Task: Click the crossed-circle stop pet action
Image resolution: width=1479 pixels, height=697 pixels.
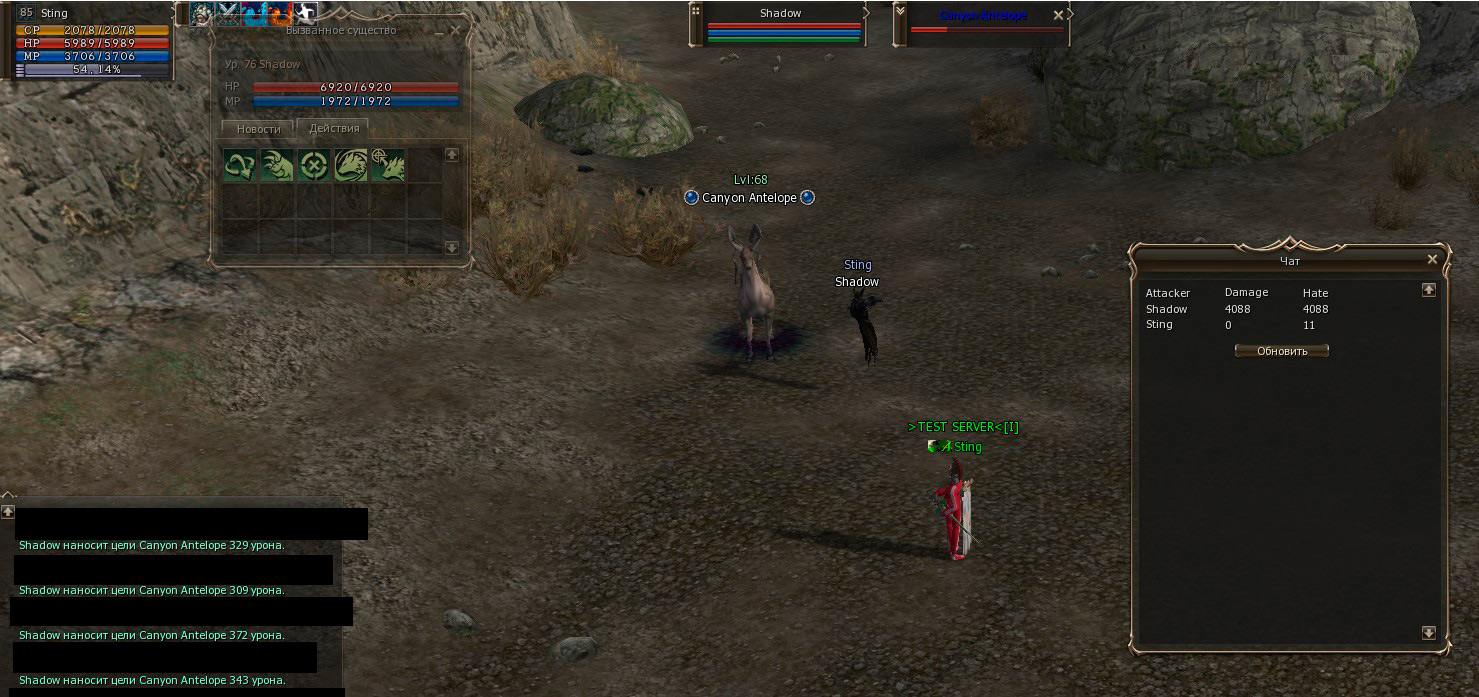Action: (314, 165)
